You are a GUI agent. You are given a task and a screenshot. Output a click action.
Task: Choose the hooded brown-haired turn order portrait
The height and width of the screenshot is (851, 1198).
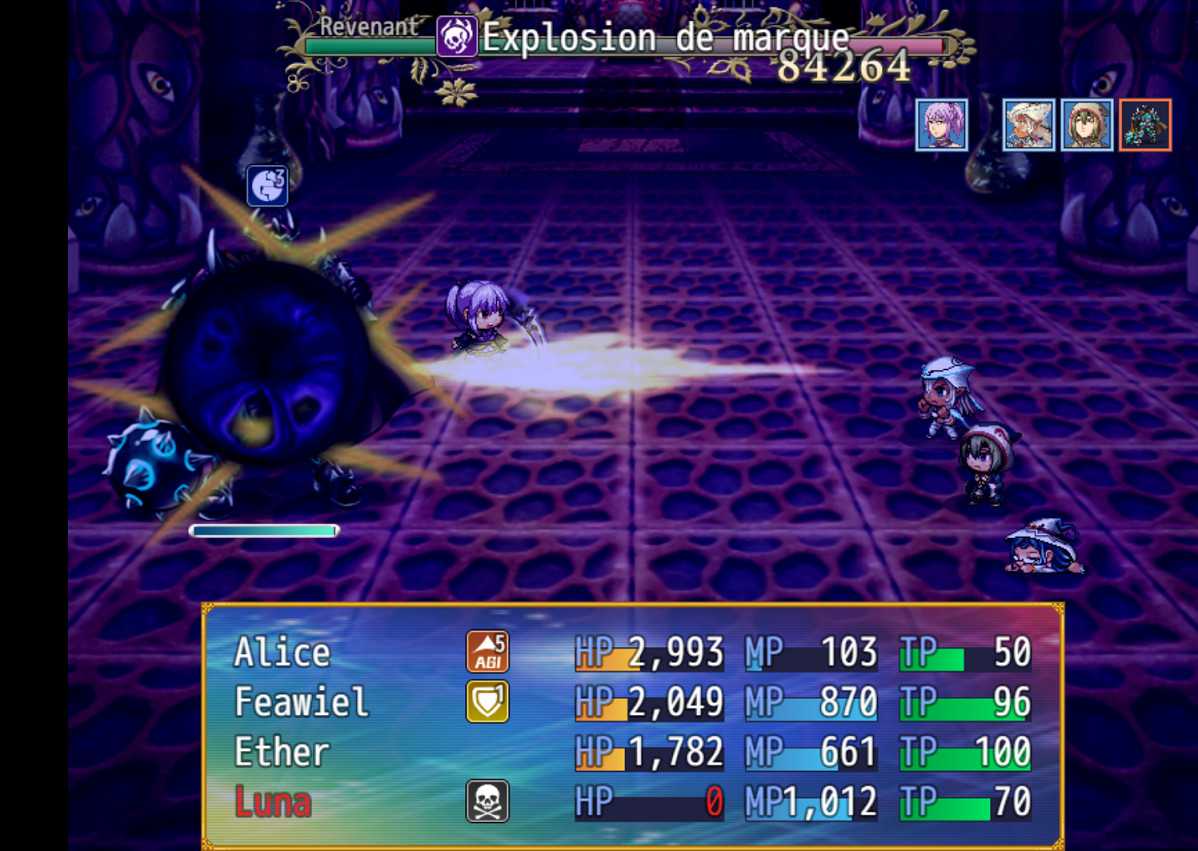point(1087,125)
